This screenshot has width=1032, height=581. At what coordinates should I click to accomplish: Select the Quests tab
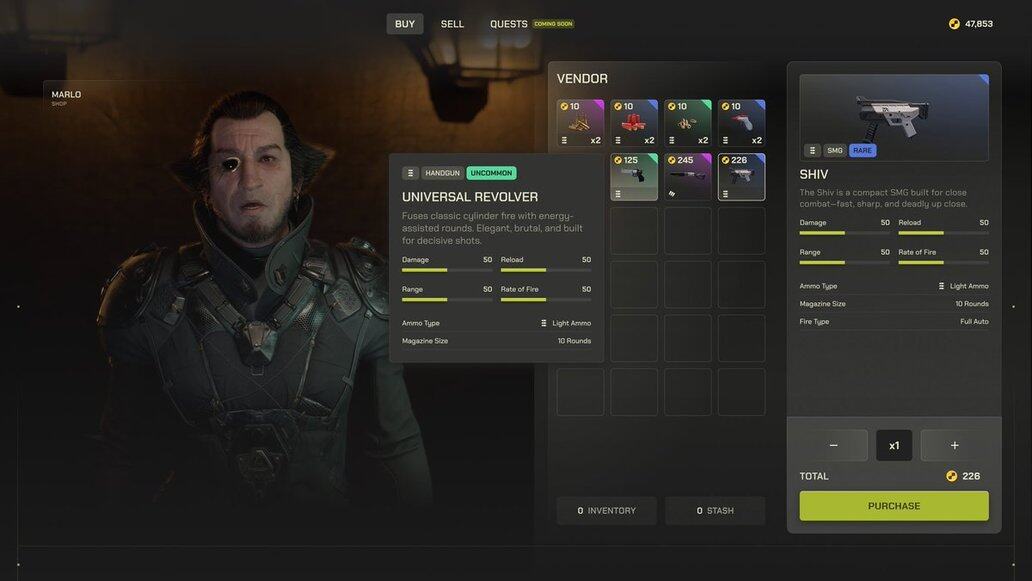coord(509,24)
